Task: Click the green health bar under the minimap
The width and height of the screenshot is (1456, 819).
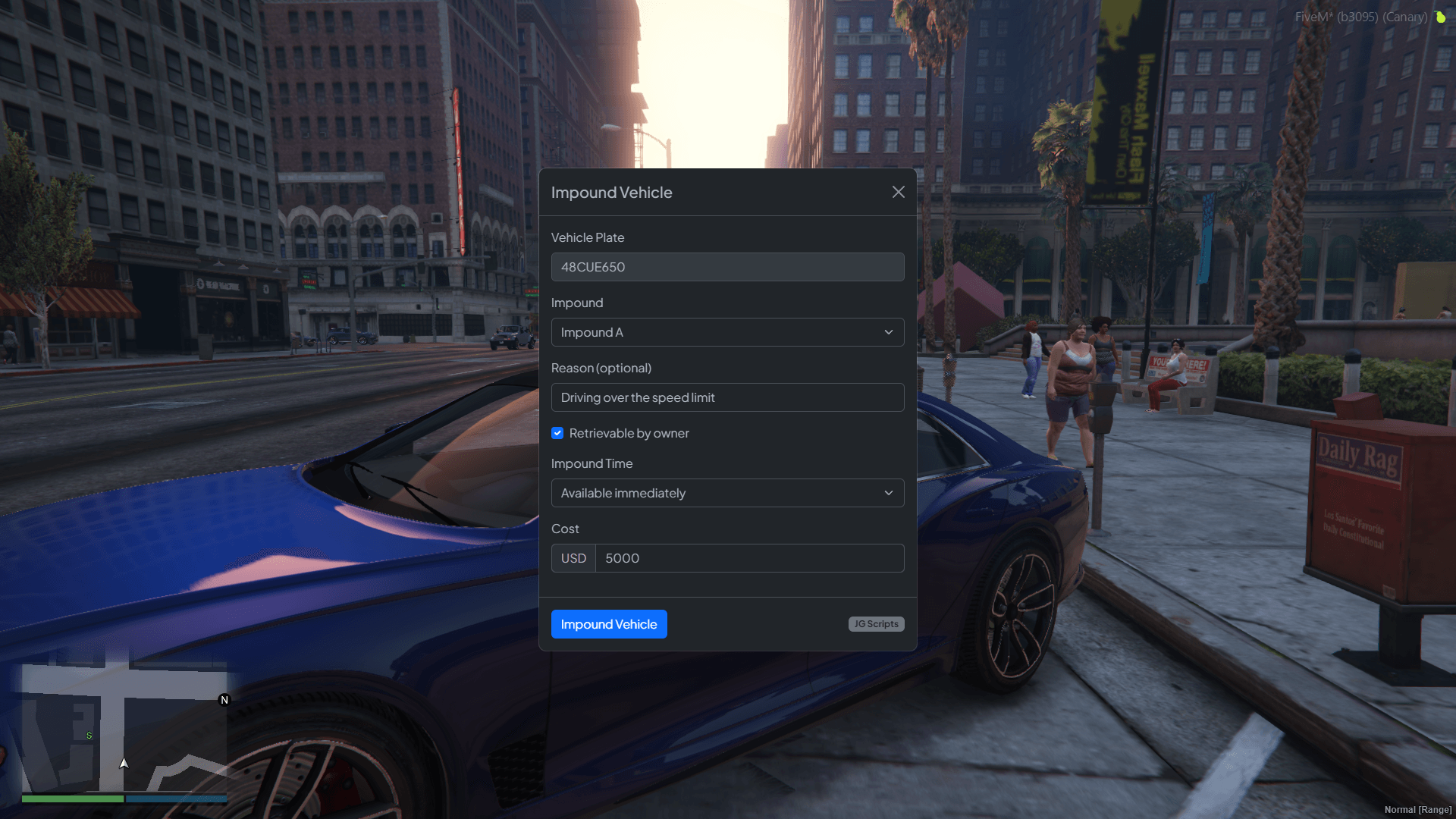Action: [x=71, y=799]
